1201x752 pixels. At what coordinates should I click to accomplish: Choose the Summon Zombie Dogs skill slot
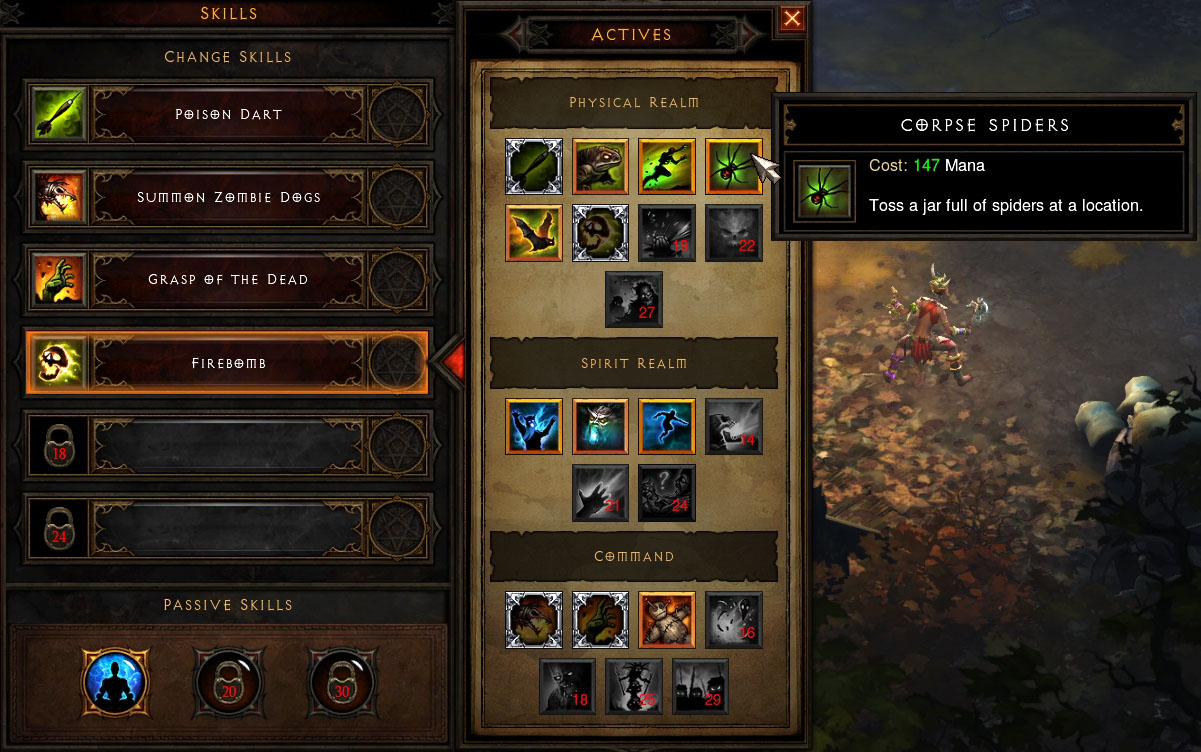click(x=229, y=197)
